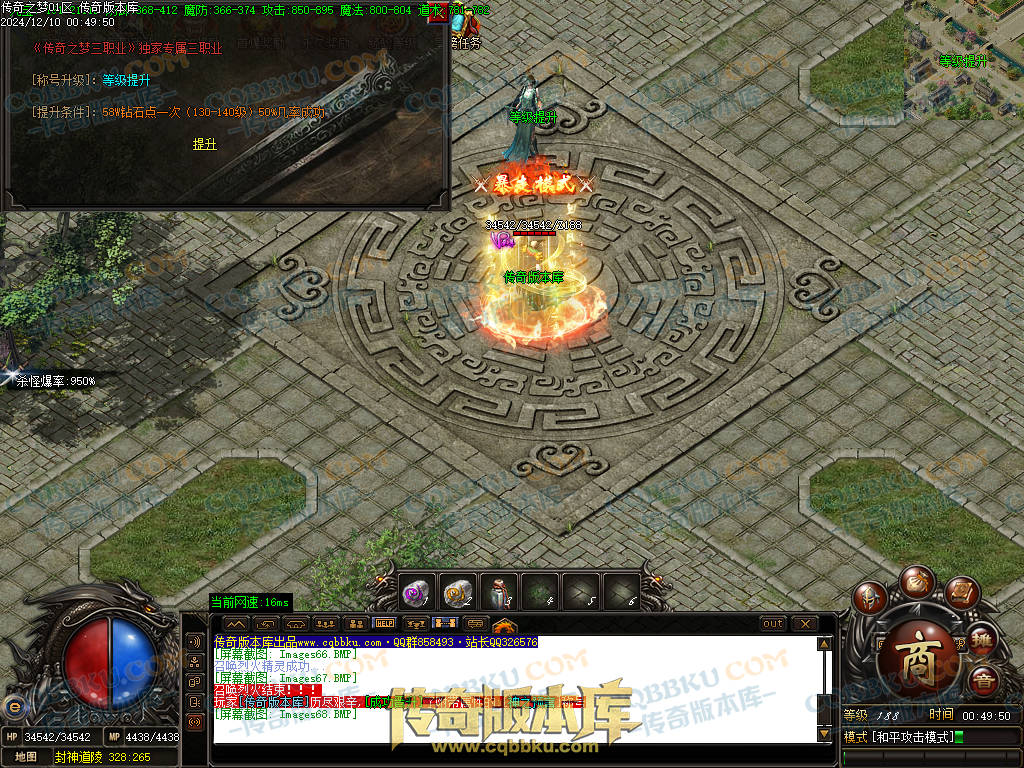This screenshot has width=1024, height=768.
Task: Click the 提升 upgrade link in the dialog
Action: [x=204, y=144]
